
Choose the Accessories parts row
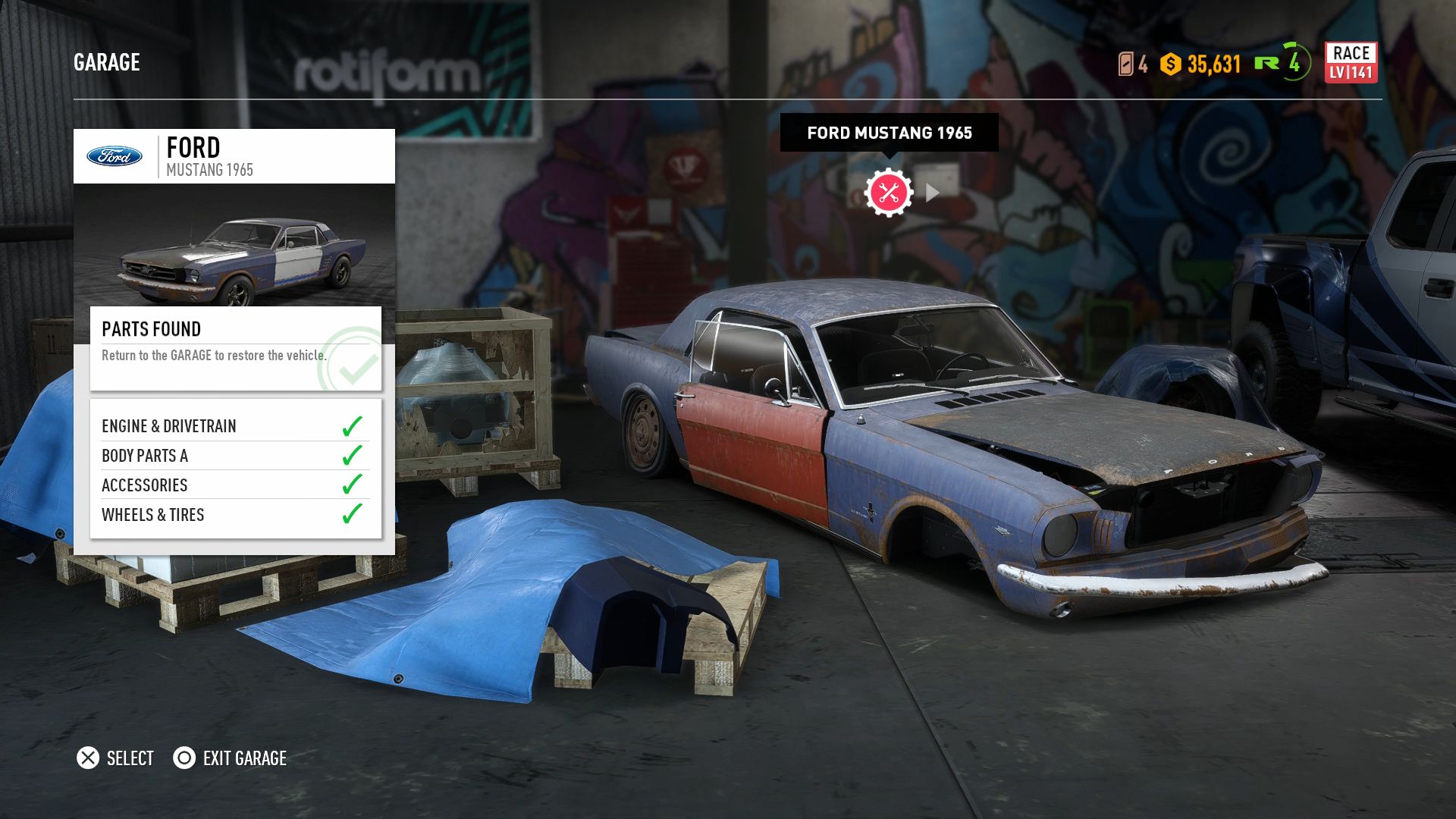click(x=235, y=485)
